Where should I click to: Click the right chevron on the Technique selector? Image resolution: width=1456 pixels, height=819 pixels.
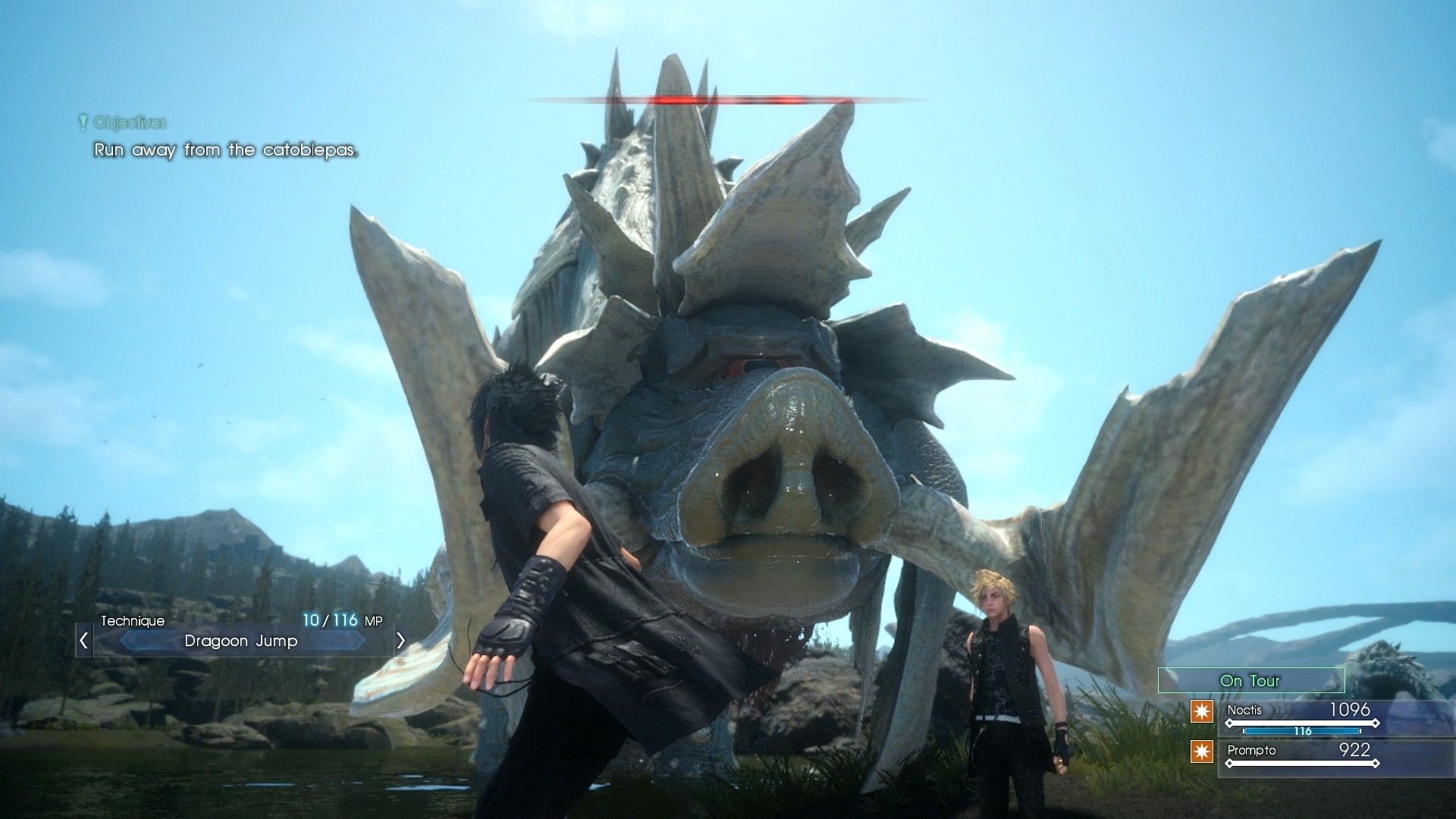pos(400,641)
